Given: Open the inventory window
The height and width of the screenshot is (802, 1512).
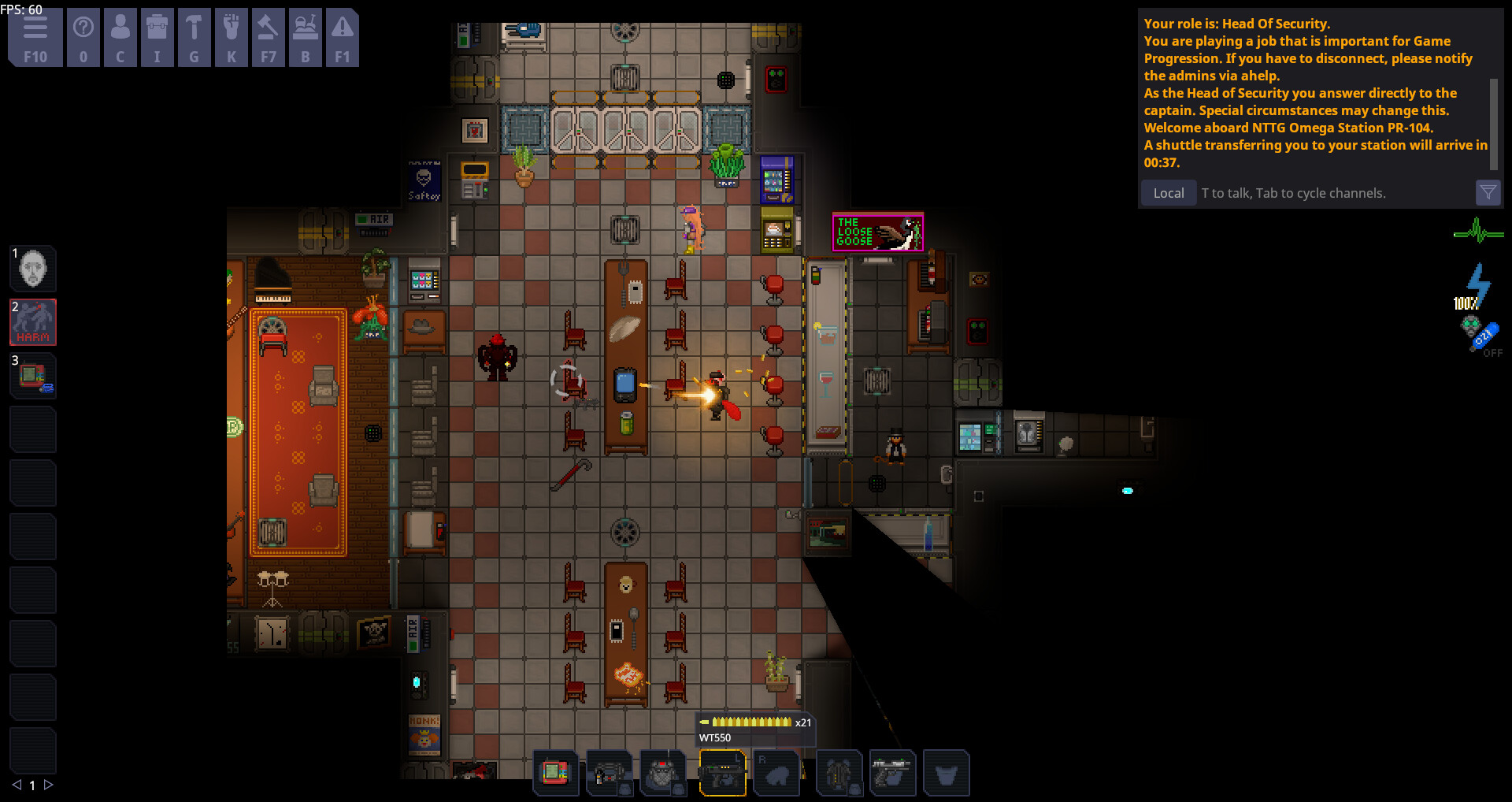Looking at the screenshot, I should (157, 36).
